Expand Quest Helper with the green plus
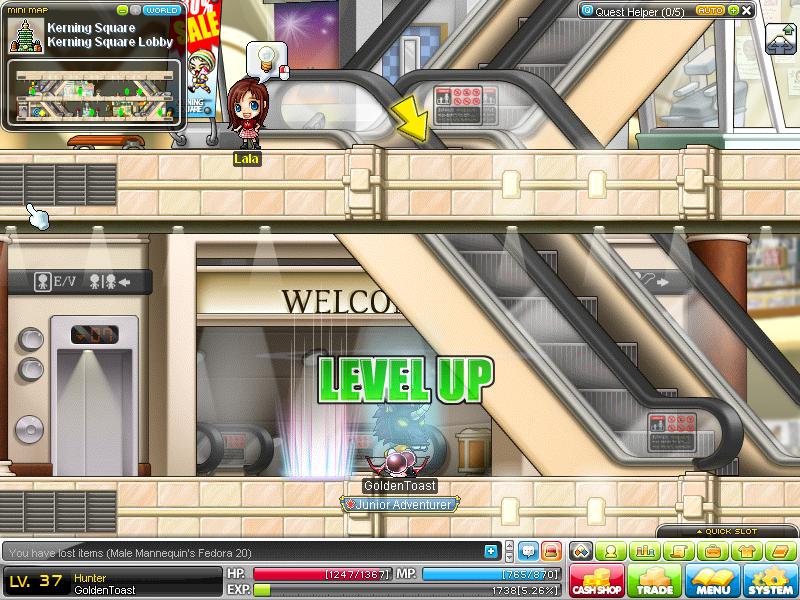The height and width of the screenshot is (600, 800). pyautogui.click(x=733, y=10)
